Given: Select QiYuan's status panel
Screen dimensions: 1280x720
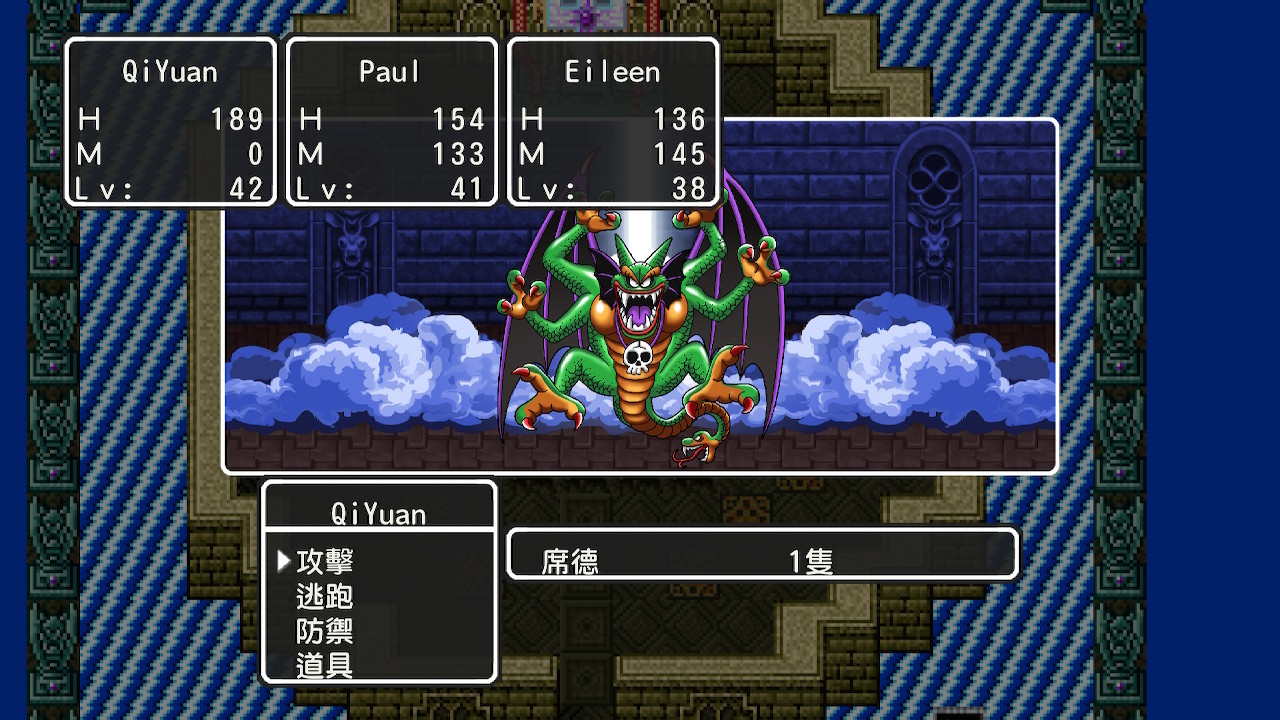Looking at the screenshot, I should 170,122.
